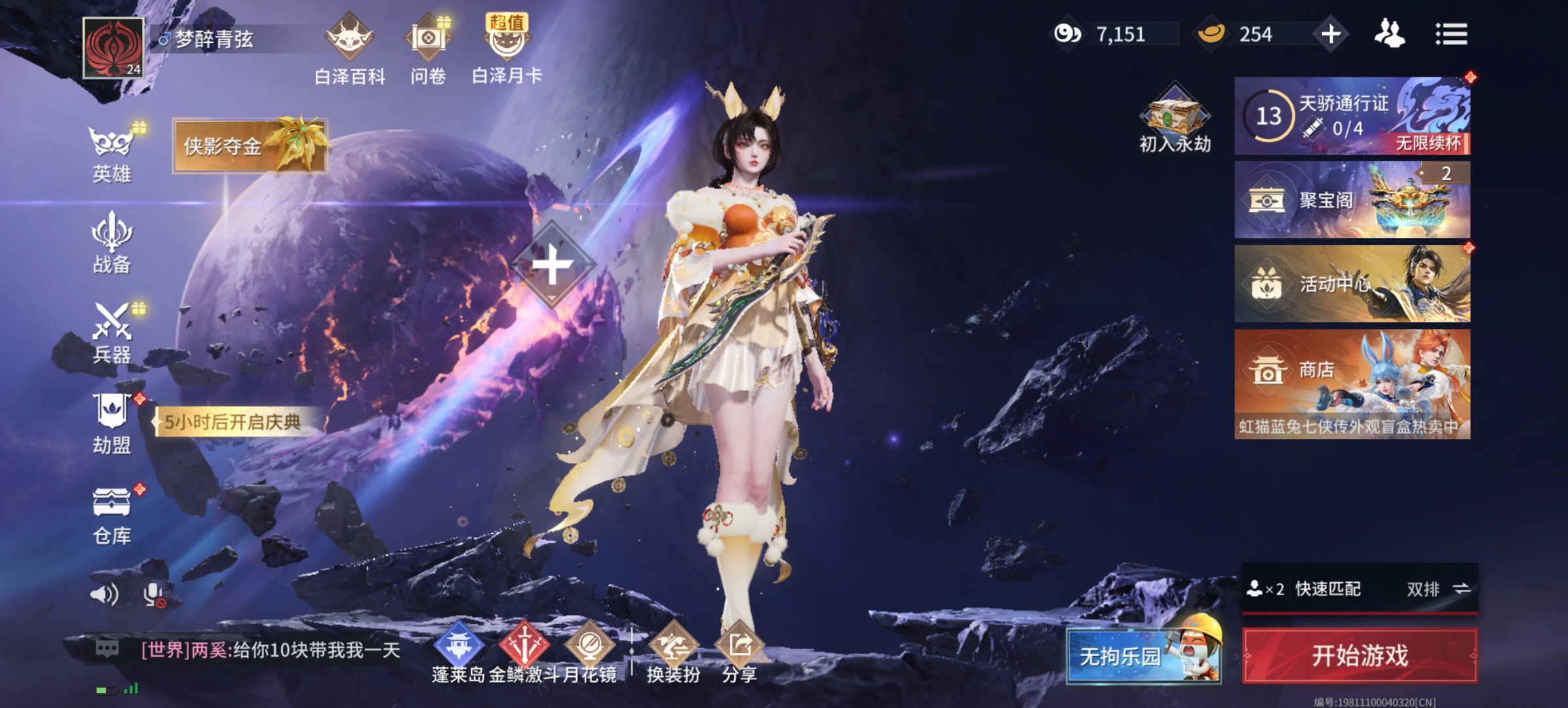Open the 无拘乐园 mode banner

(1143, 655)
